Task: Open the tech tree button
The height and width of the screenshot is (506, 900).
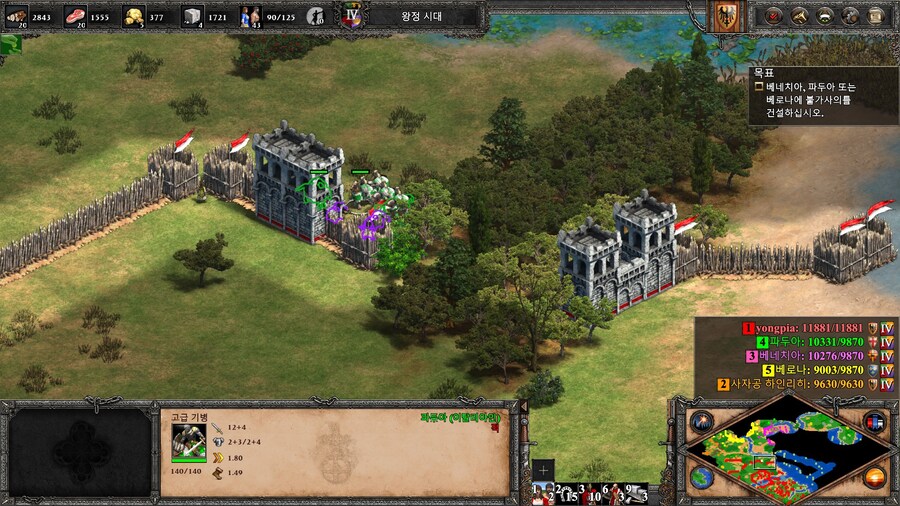Action: [824, 15]
